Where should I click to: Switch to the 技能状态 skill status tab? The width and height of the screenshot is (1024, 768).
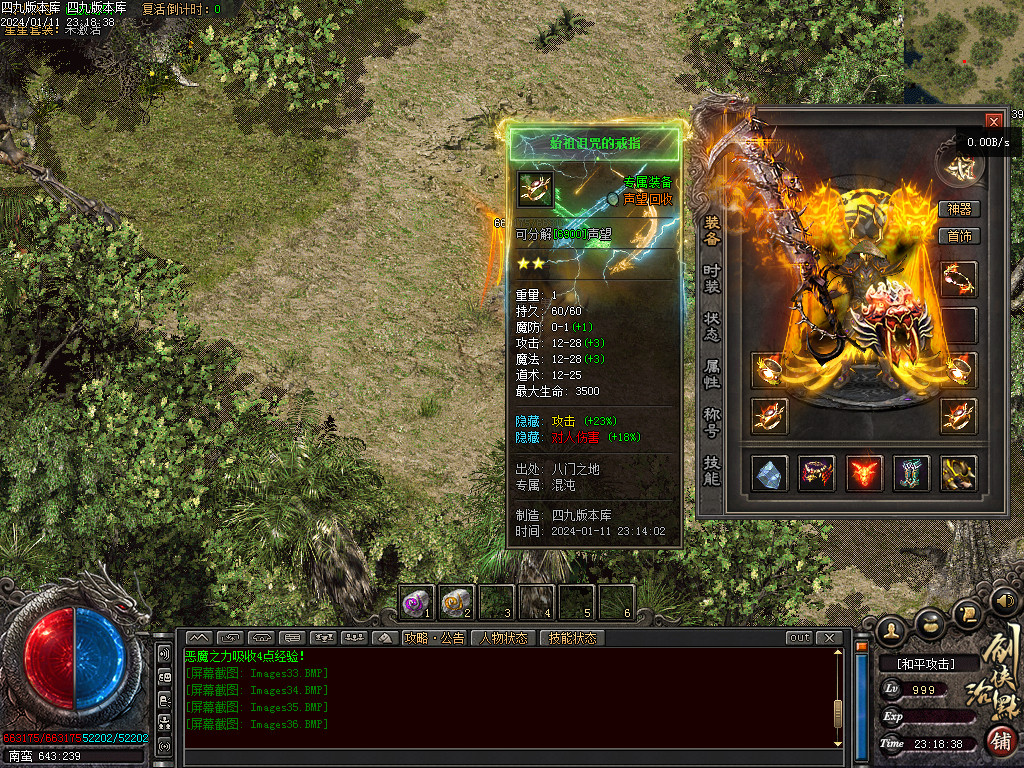(573, 638)
